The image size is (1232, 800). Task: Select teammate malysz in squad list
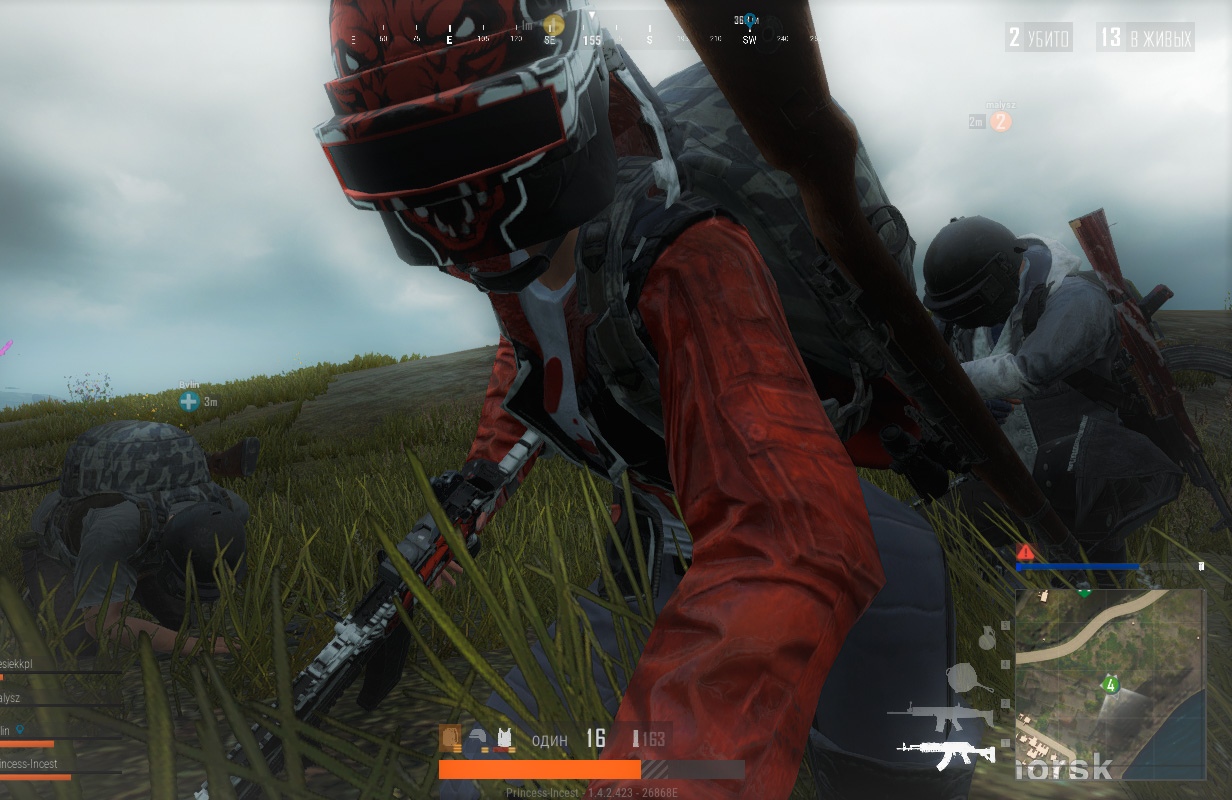click(x=12, y=699)
